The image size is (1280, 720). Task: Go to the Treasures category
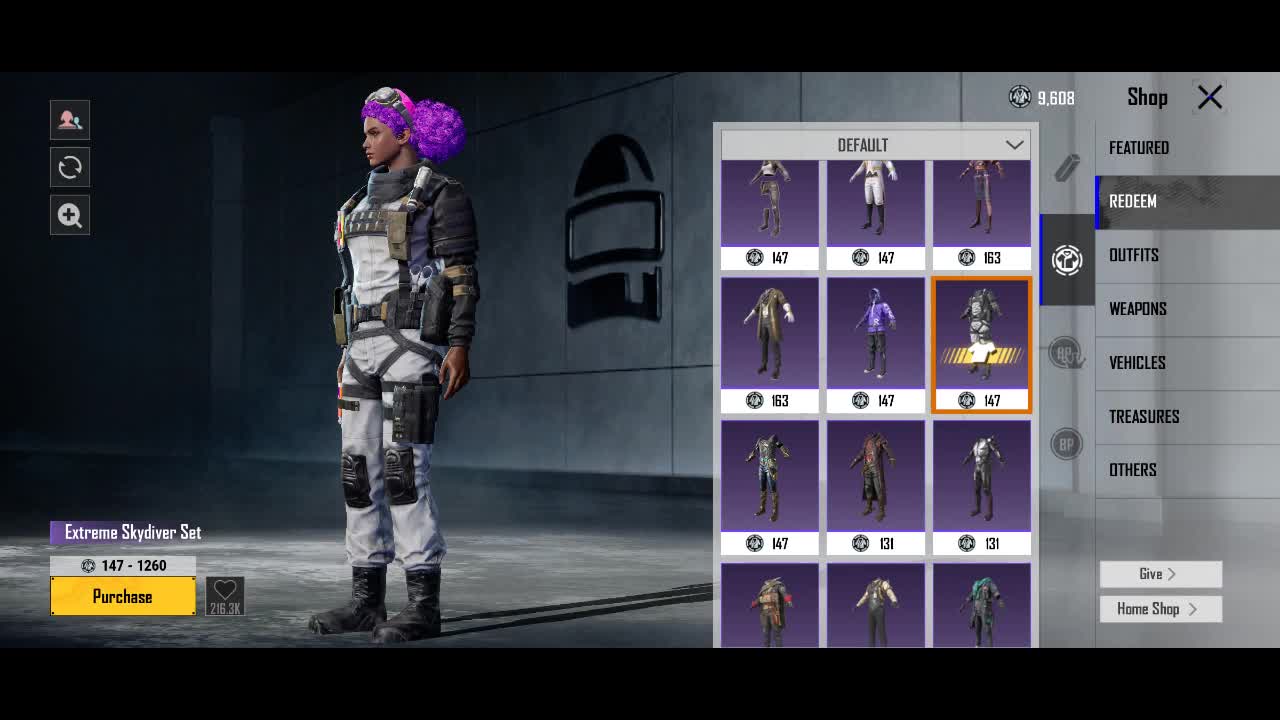coord(1143,417)
